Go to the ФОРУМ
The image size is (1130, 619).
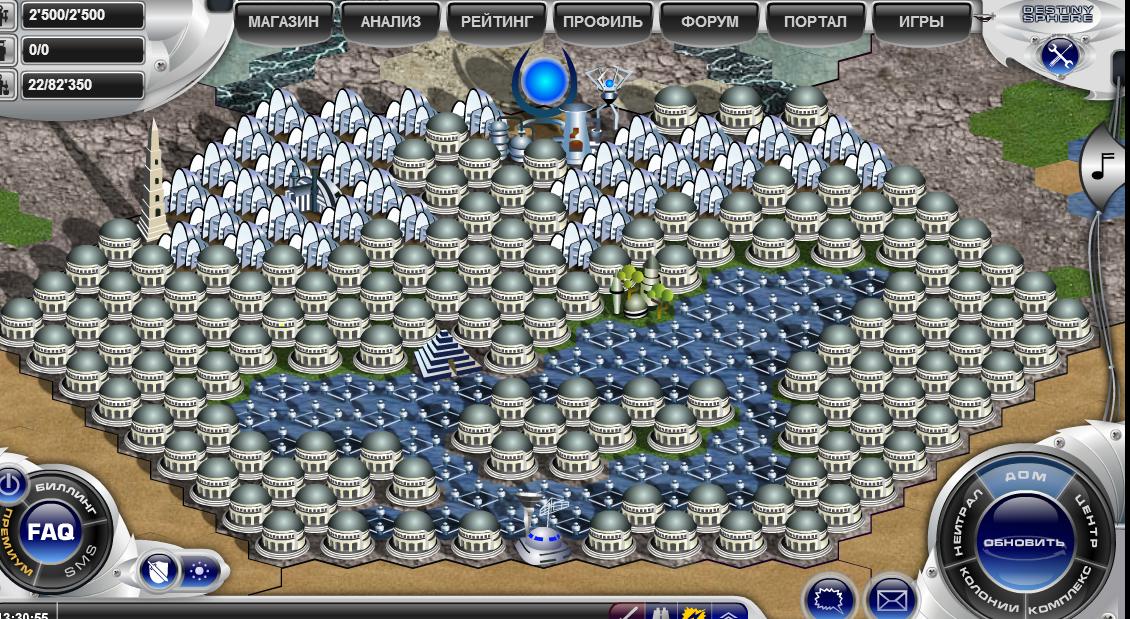pyautogui.click(x=709, y=22)
